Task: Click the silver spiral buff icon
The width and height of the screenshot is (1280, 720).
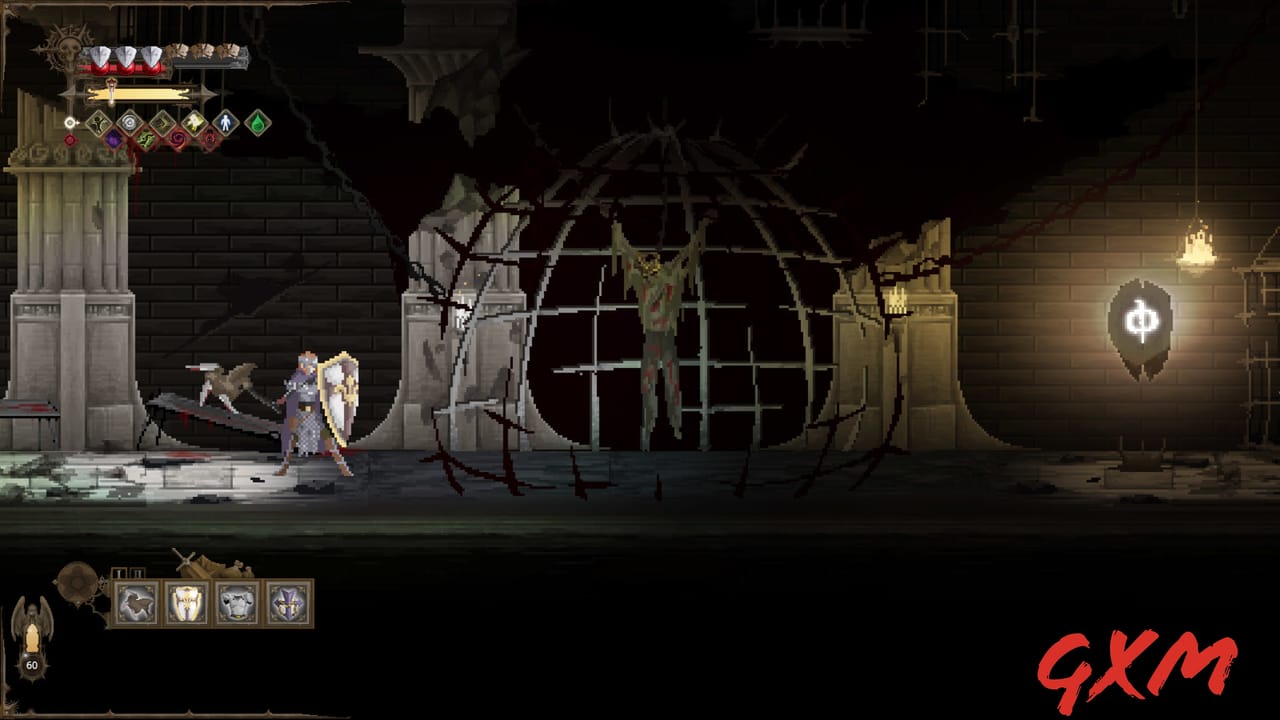Action: pyautogui.click(x=129, y=122)
